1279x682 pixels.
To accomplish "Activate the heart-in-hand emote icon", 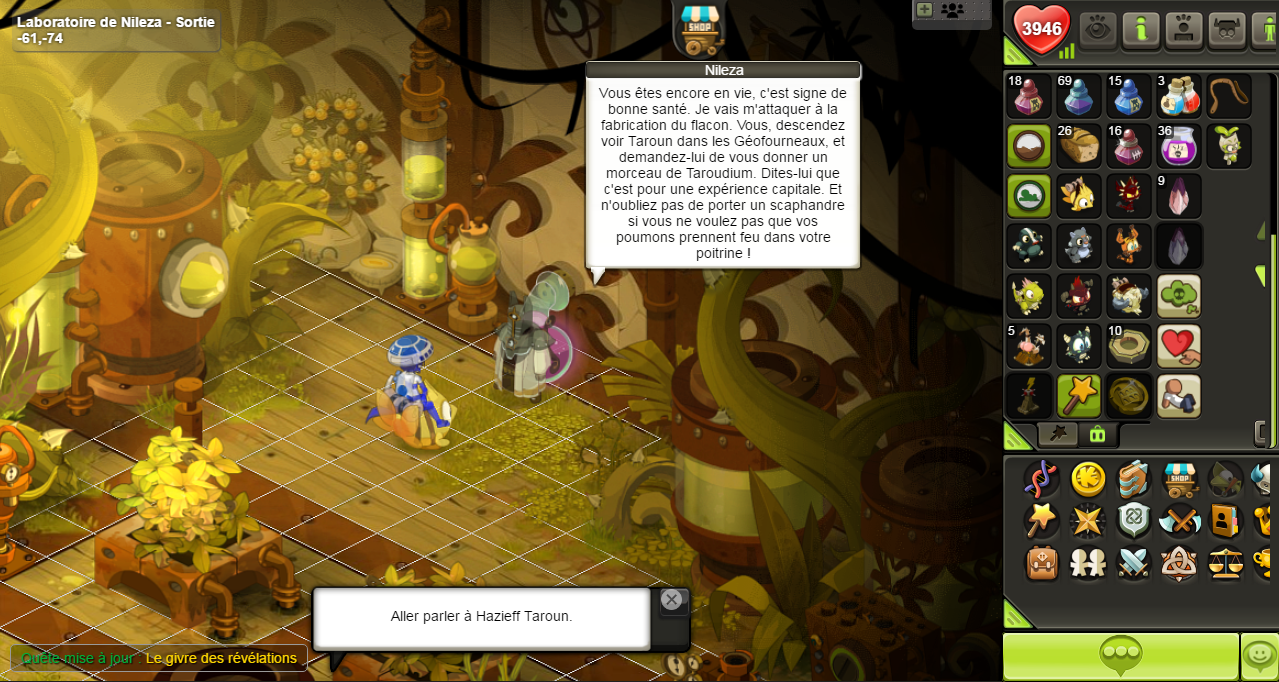I will [1179, 346].
